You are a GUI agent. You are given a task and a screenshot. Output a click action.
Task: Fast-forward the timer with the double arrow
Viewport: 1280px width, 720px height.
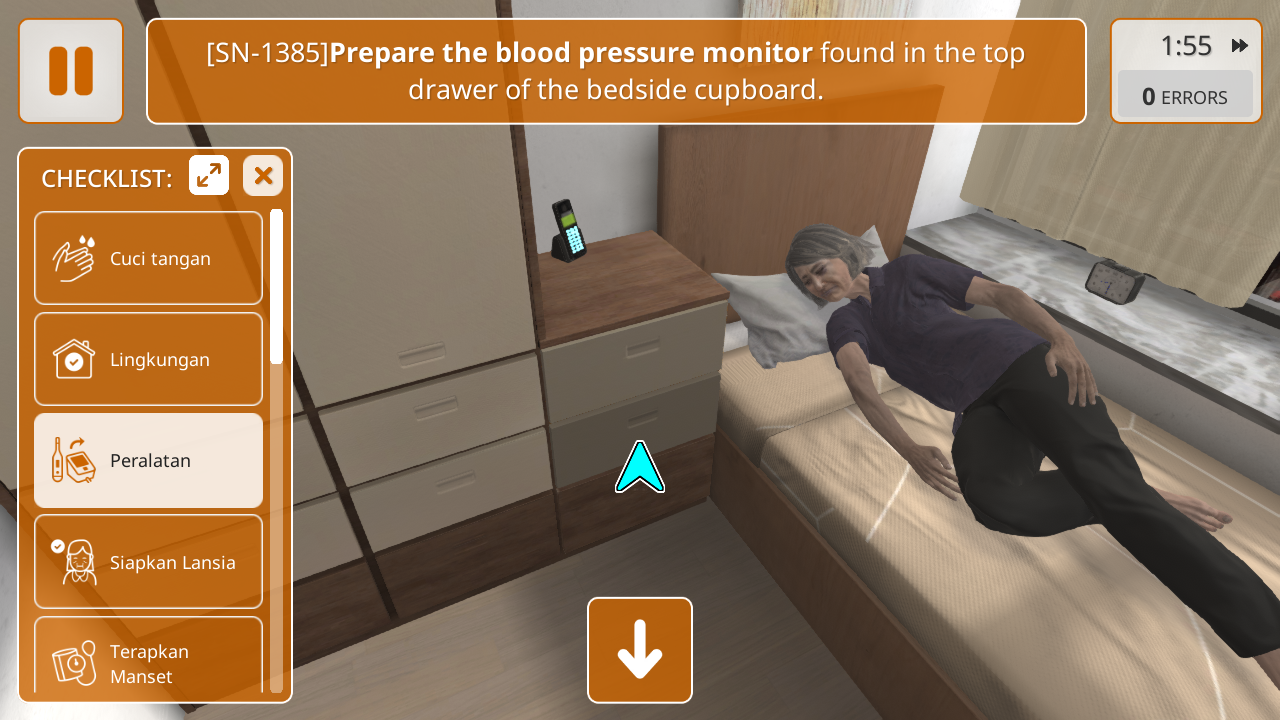(1240, 46)
